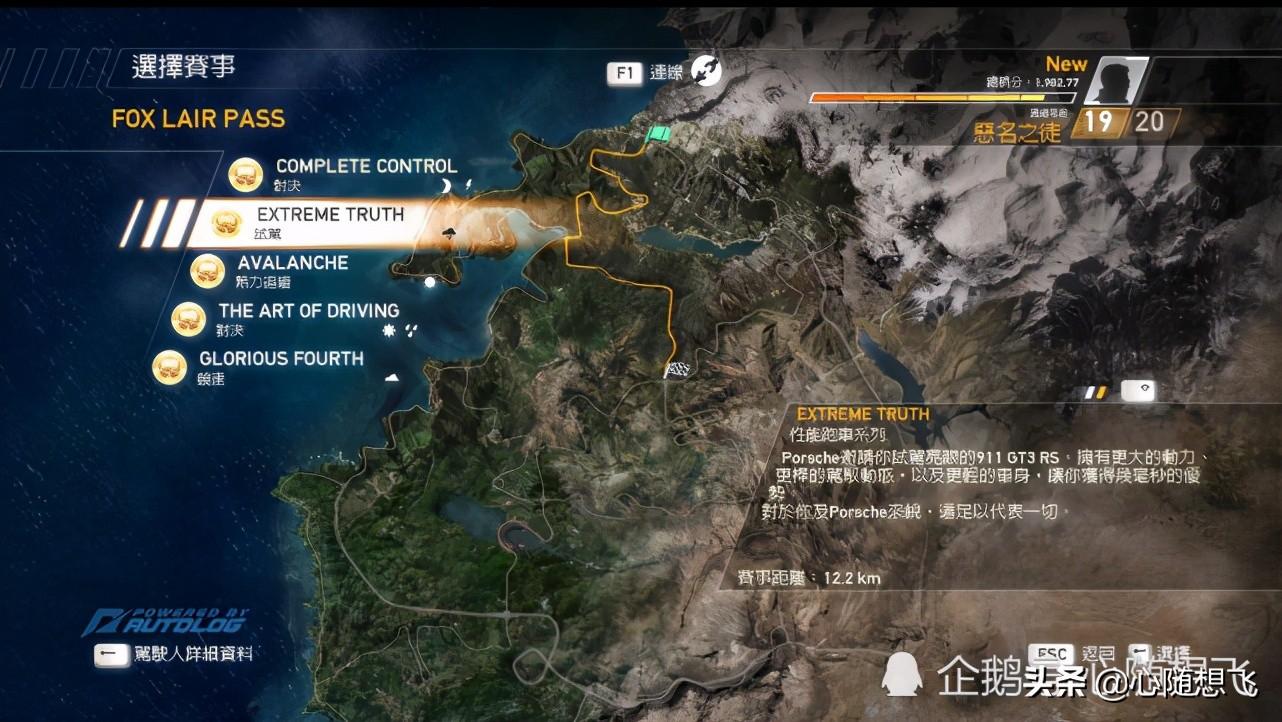1282x722 pixels.
Task: Select the AVALANCHE event
Action: (292, 263)
